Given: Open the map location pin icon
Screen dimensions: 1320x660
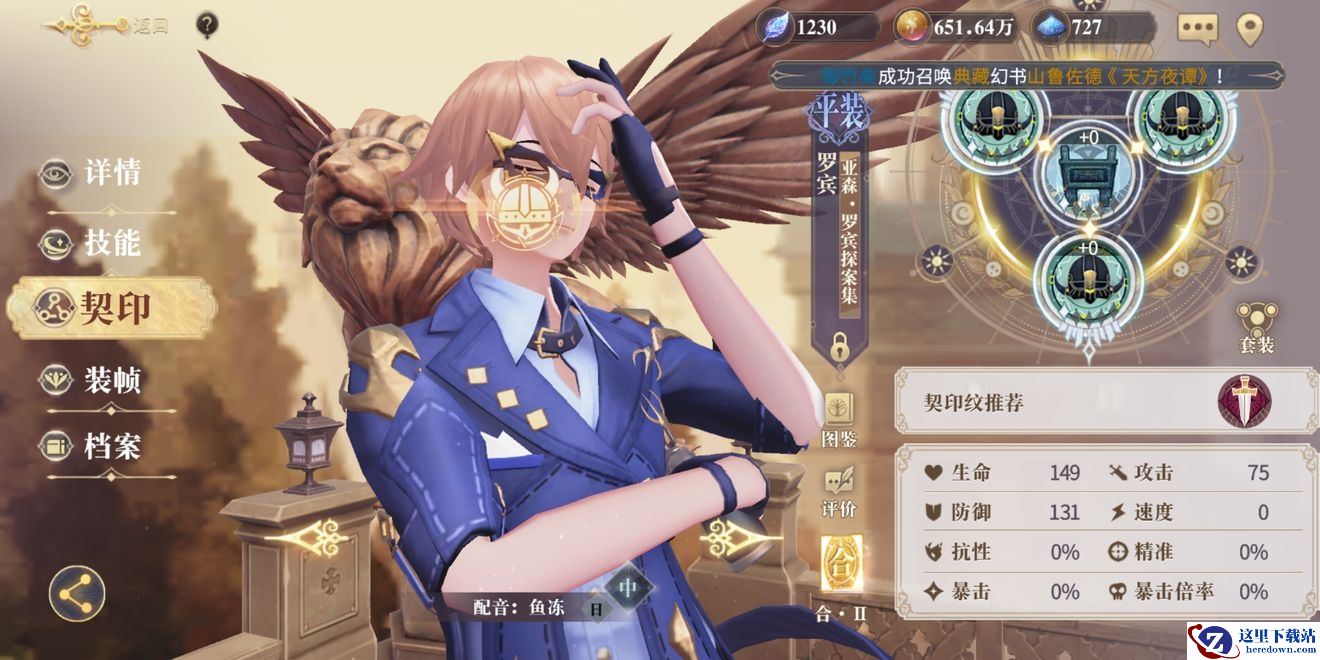Looking at the screenshot, I should pos(1250,29).
